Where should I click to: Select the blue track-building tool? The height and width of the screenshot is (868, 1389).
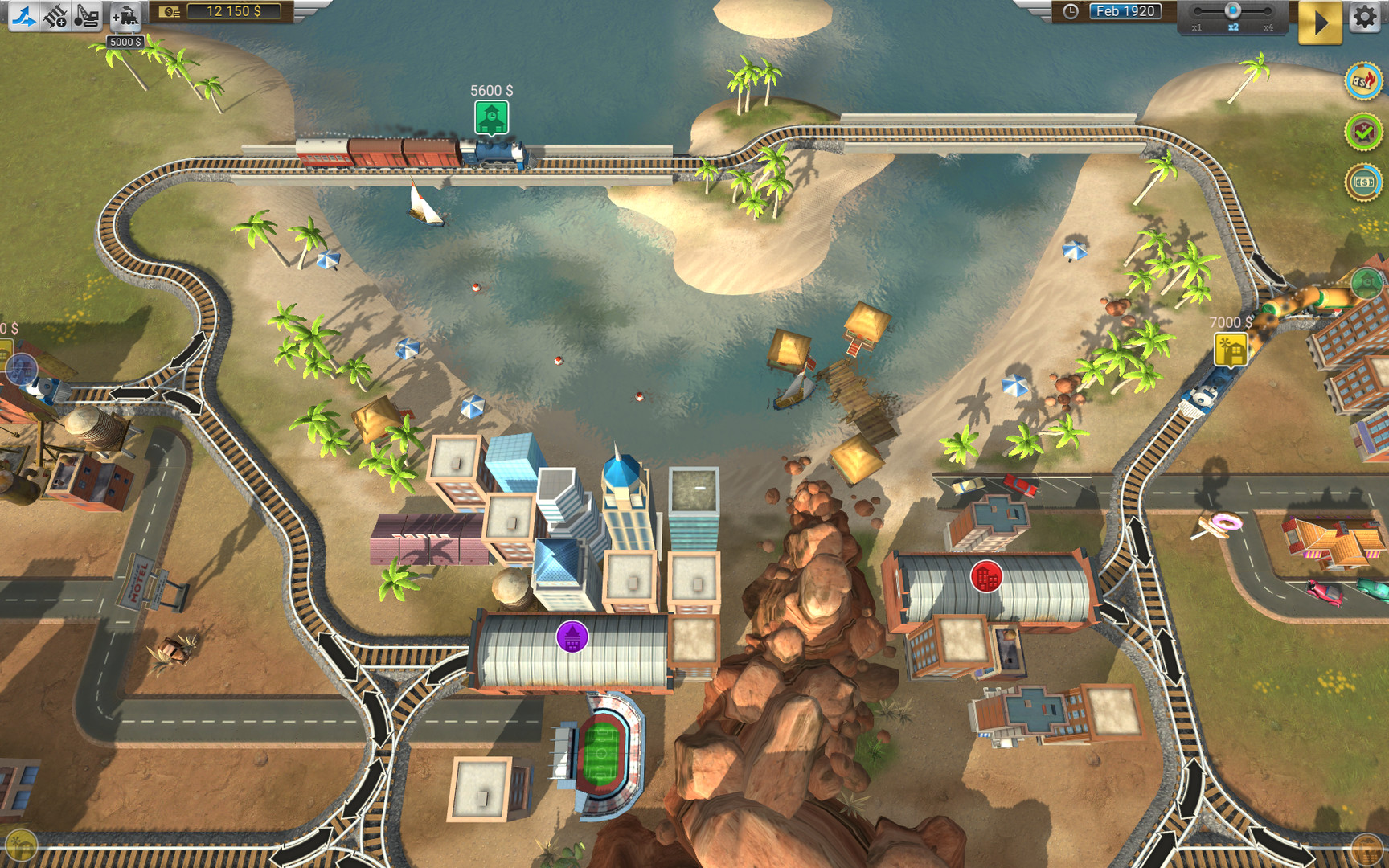(24, 14)
